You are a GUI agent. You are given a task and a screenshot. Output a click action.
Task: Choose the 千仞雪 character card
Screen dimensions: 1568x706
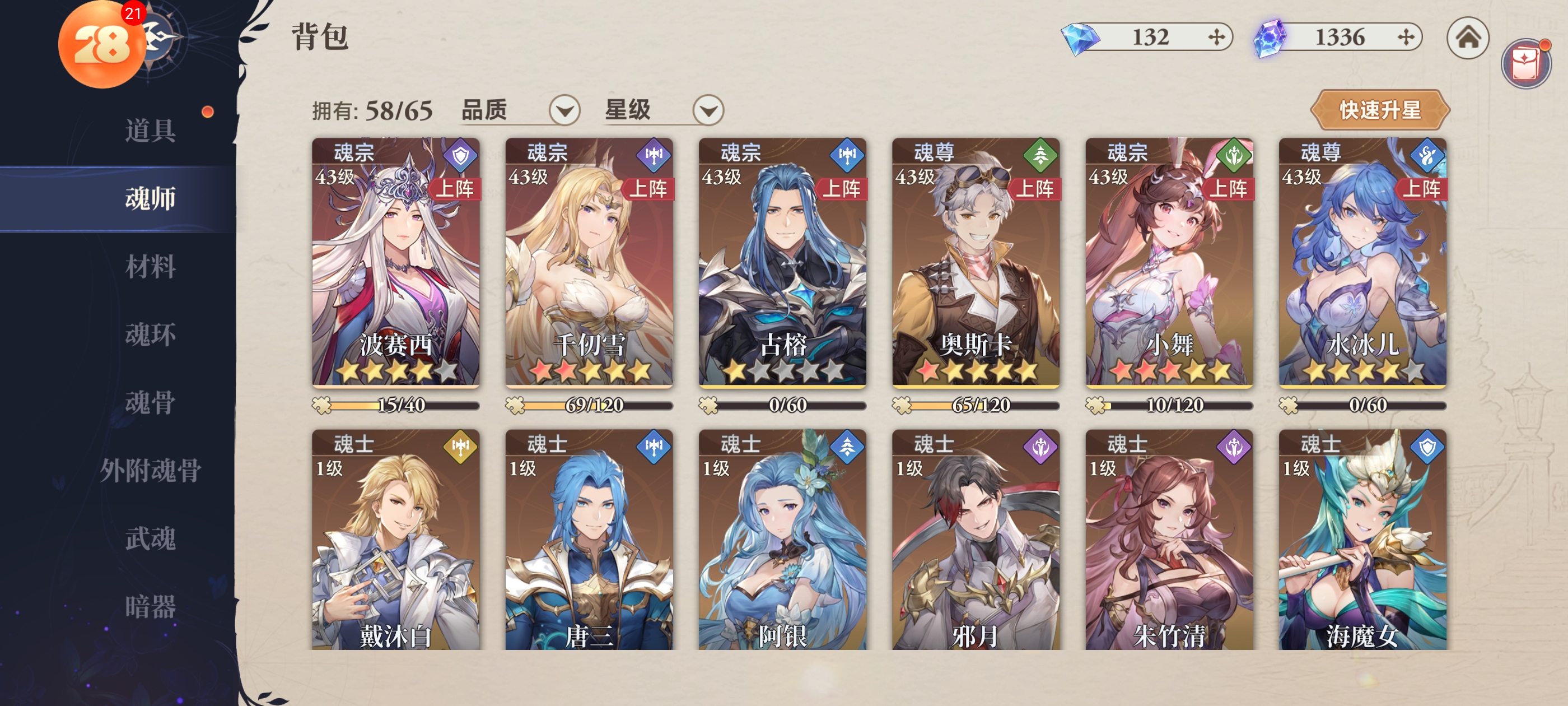589,262
